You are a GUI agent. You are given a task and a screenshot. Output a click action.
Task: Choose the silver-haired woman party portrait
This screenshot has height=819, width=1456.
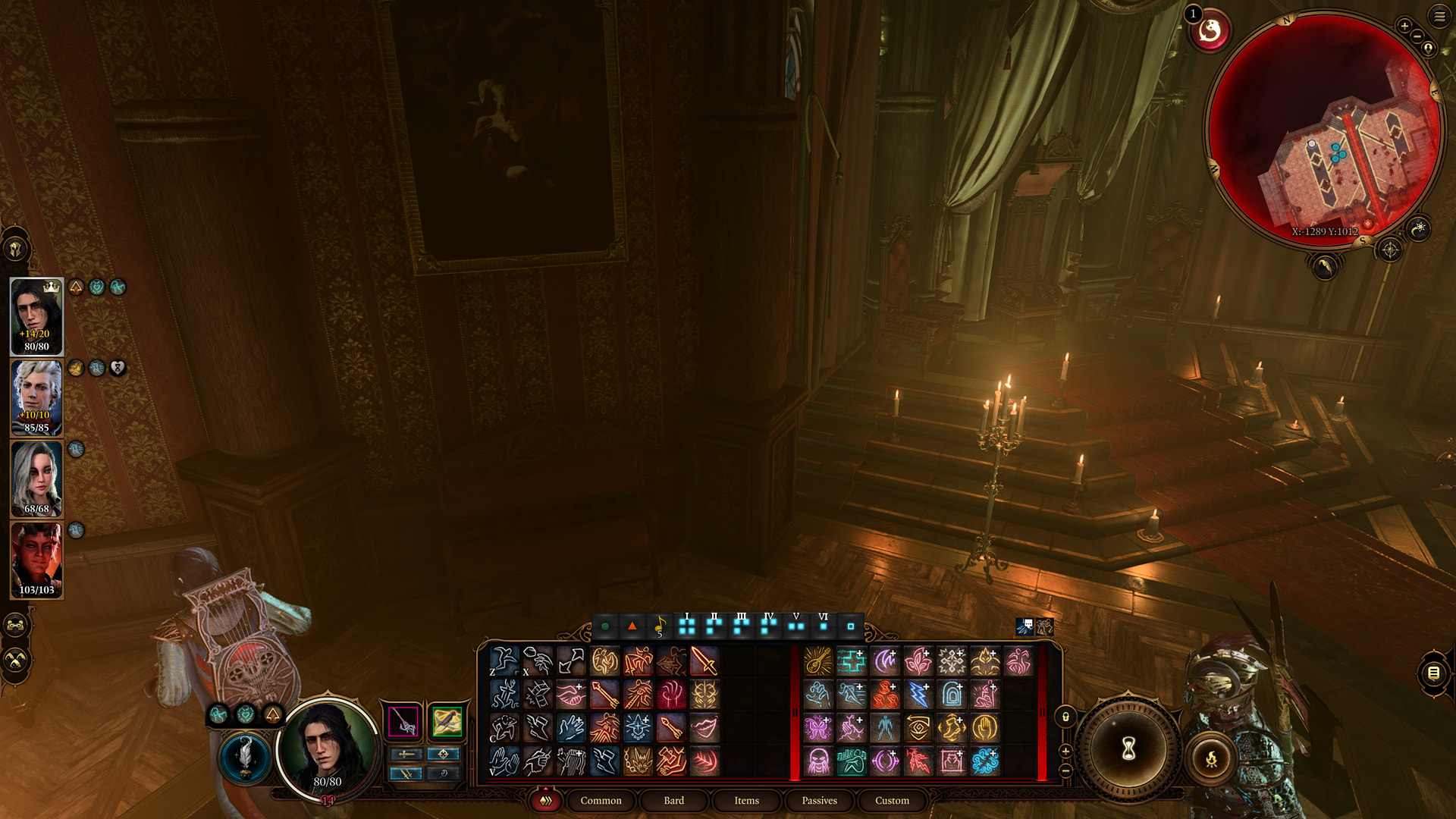pyautogui.click(x=36, y=479)
